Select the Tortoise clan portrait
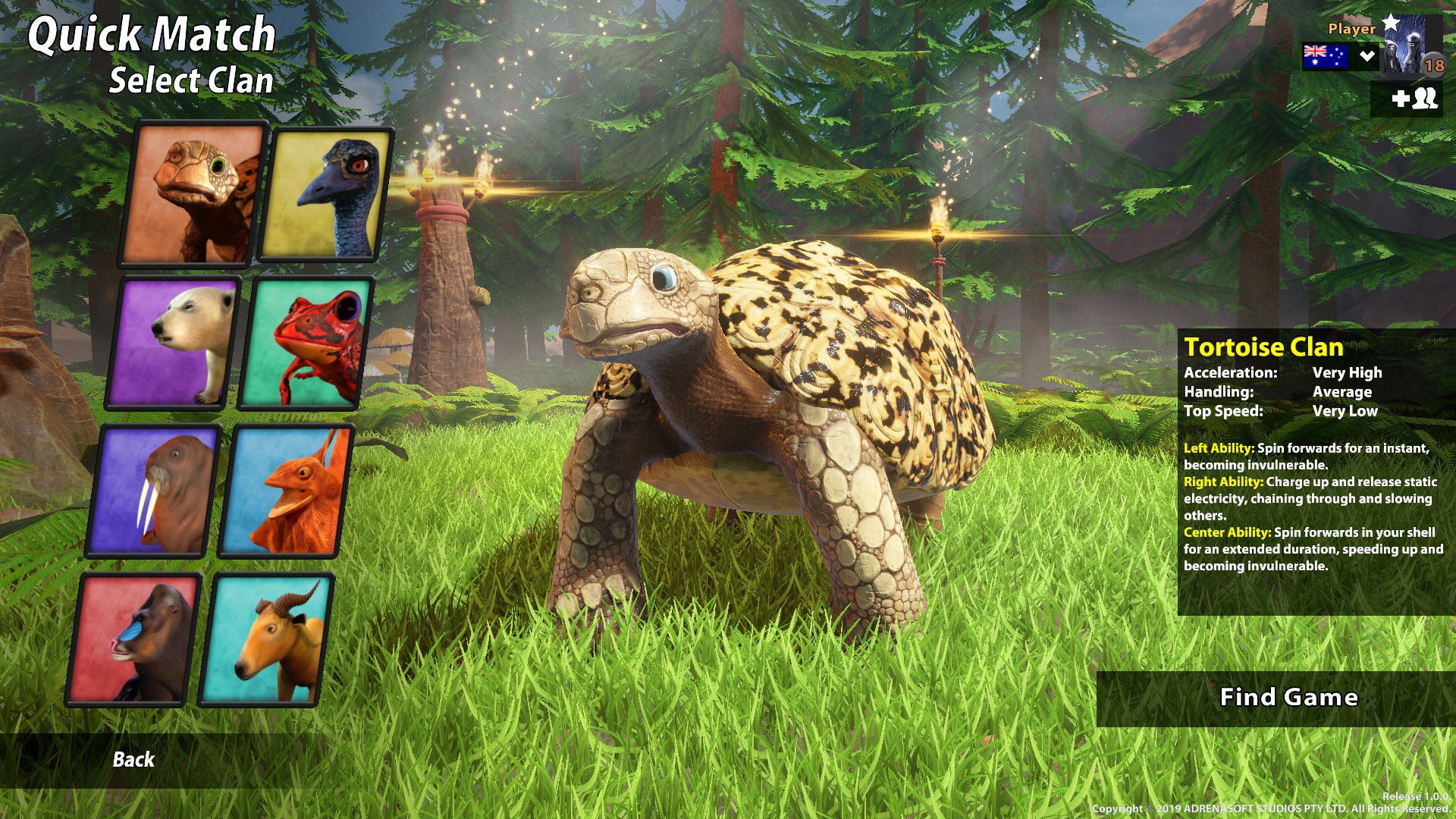Viewport: 1456px width, 819px height. click(x=193, y=194)
